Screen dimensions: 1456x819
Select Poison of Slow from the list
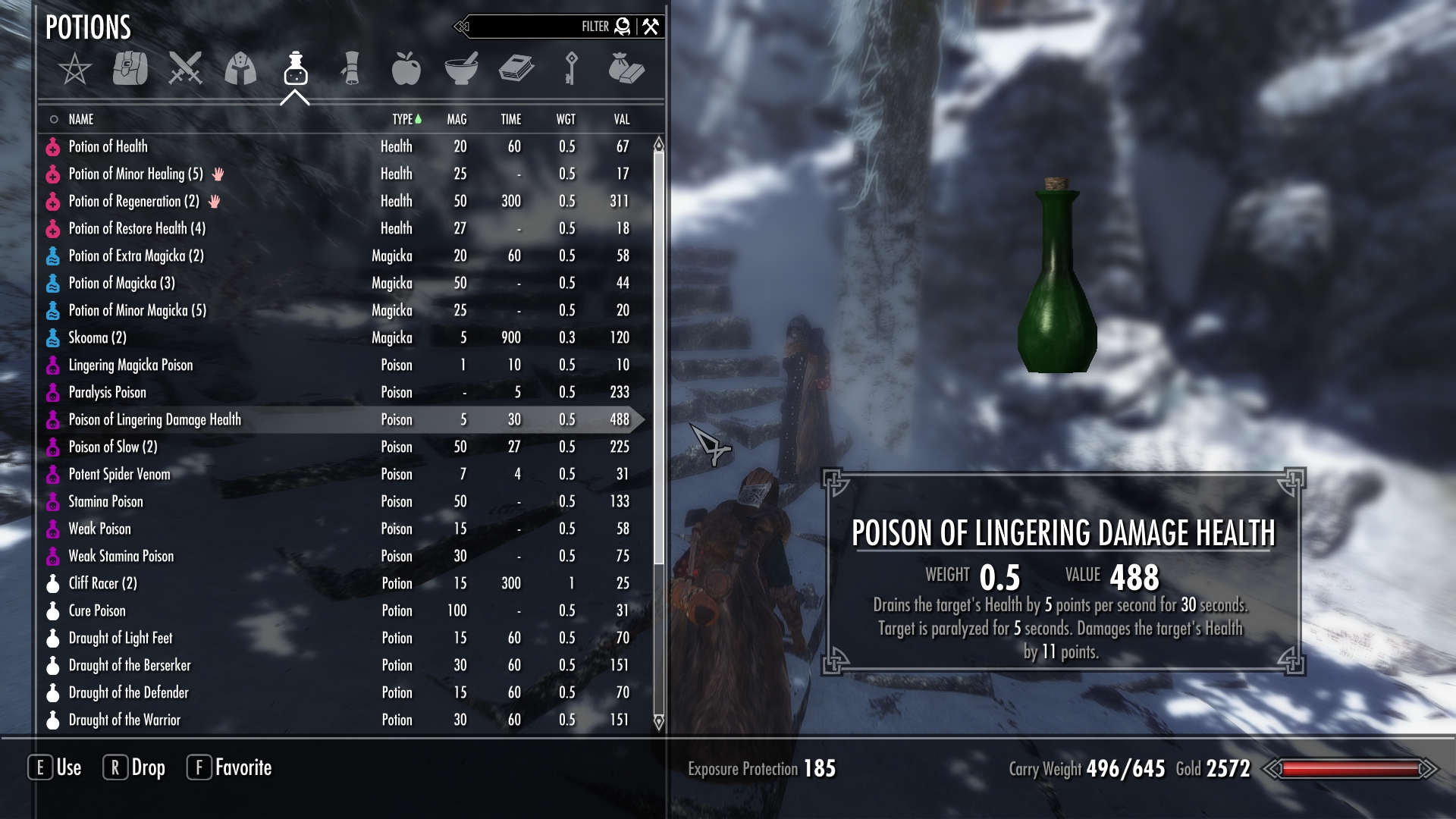tap(112, 447)
